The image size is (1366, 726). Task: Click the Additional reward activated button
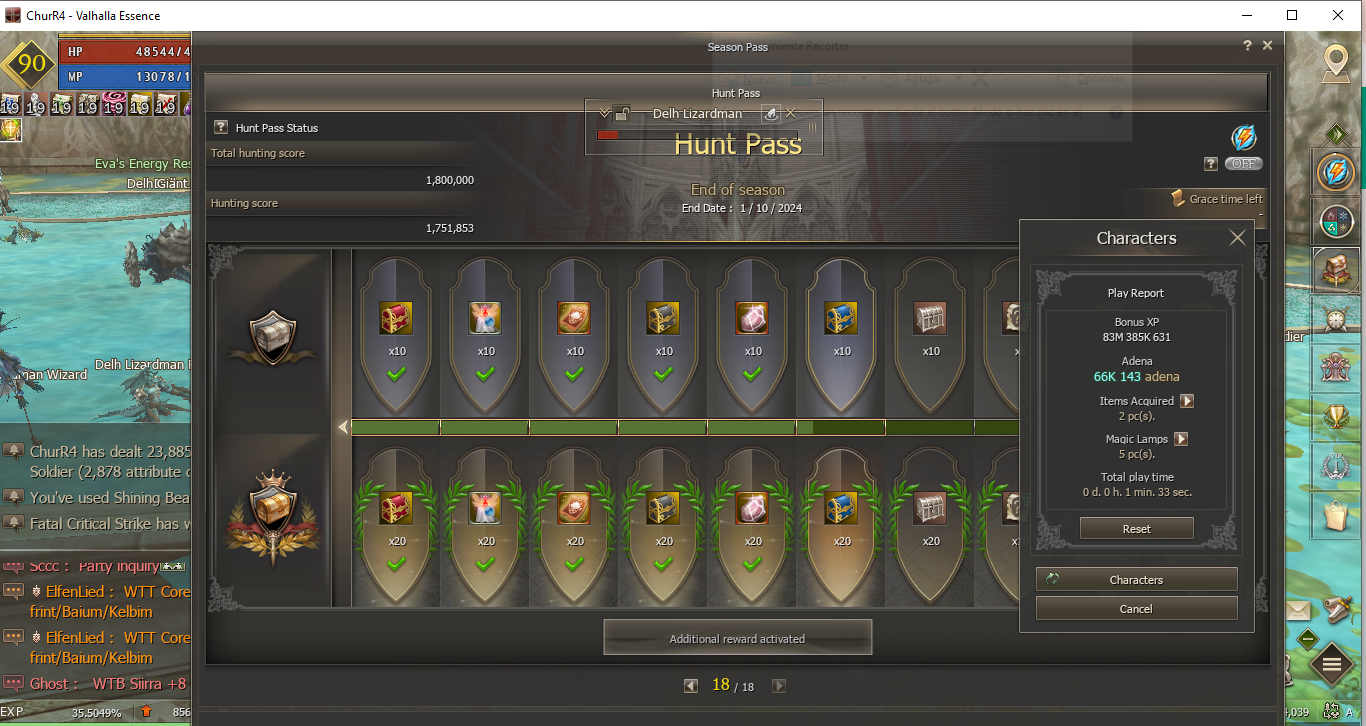click(737, 638)
